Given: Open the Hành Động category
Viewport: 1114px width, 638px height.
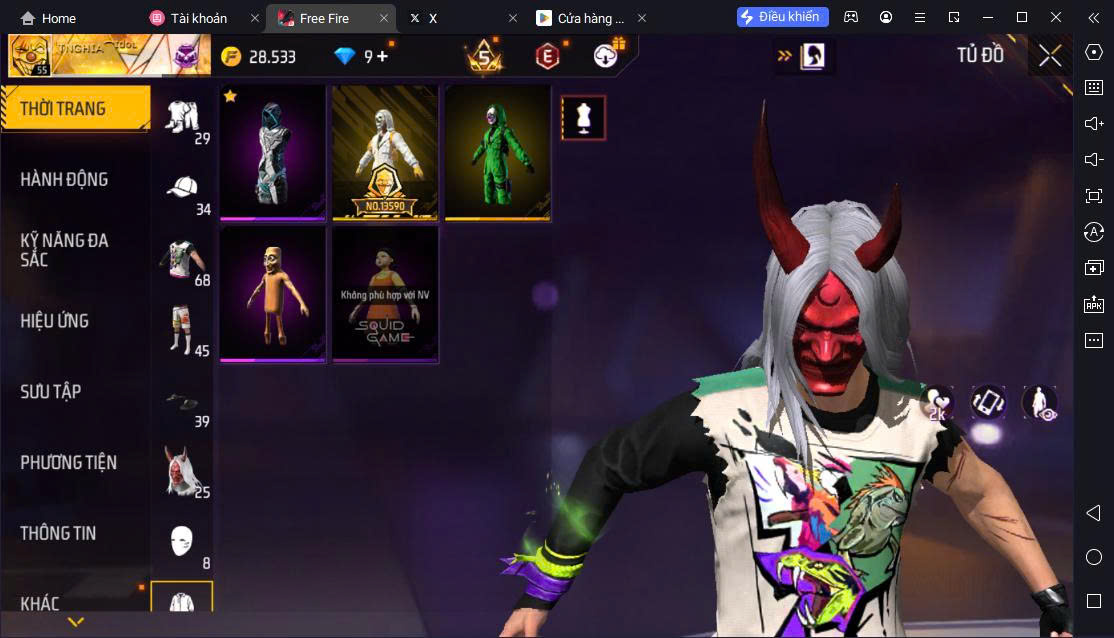Looking at the screenshot, I should point(65,179).
